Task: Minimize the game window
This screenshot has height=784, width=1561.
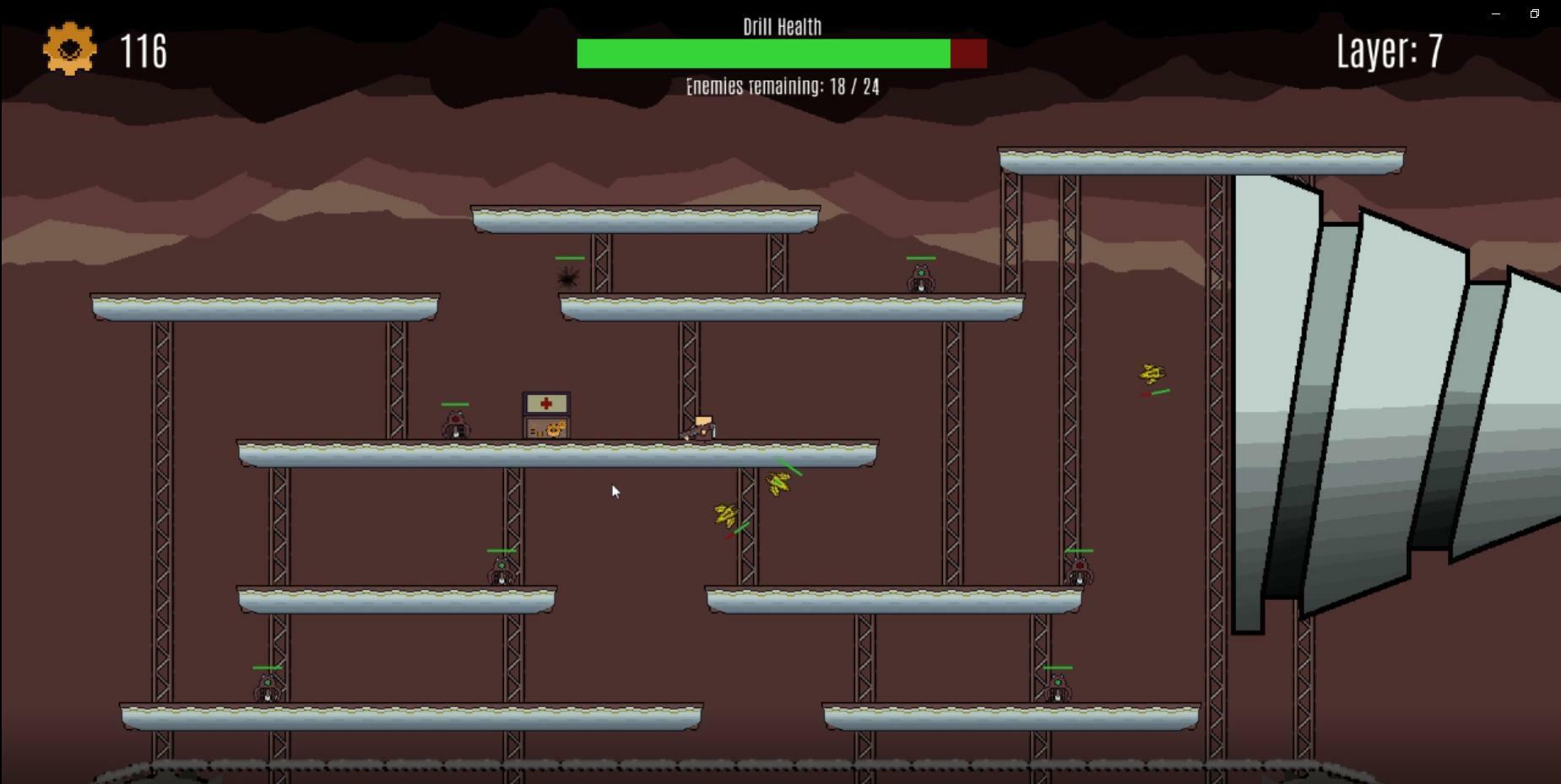Action: (1496, 14)
